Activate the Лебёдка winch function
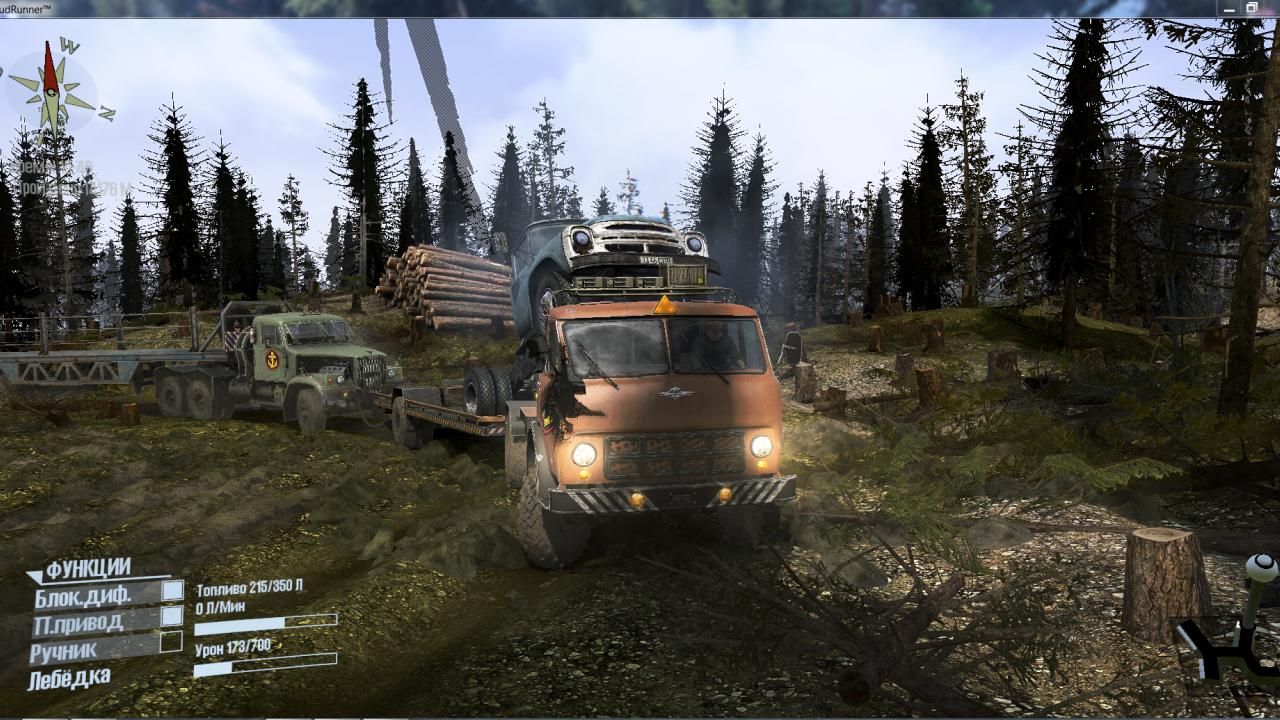This screenshot has height=720, width=1280. 70,678
